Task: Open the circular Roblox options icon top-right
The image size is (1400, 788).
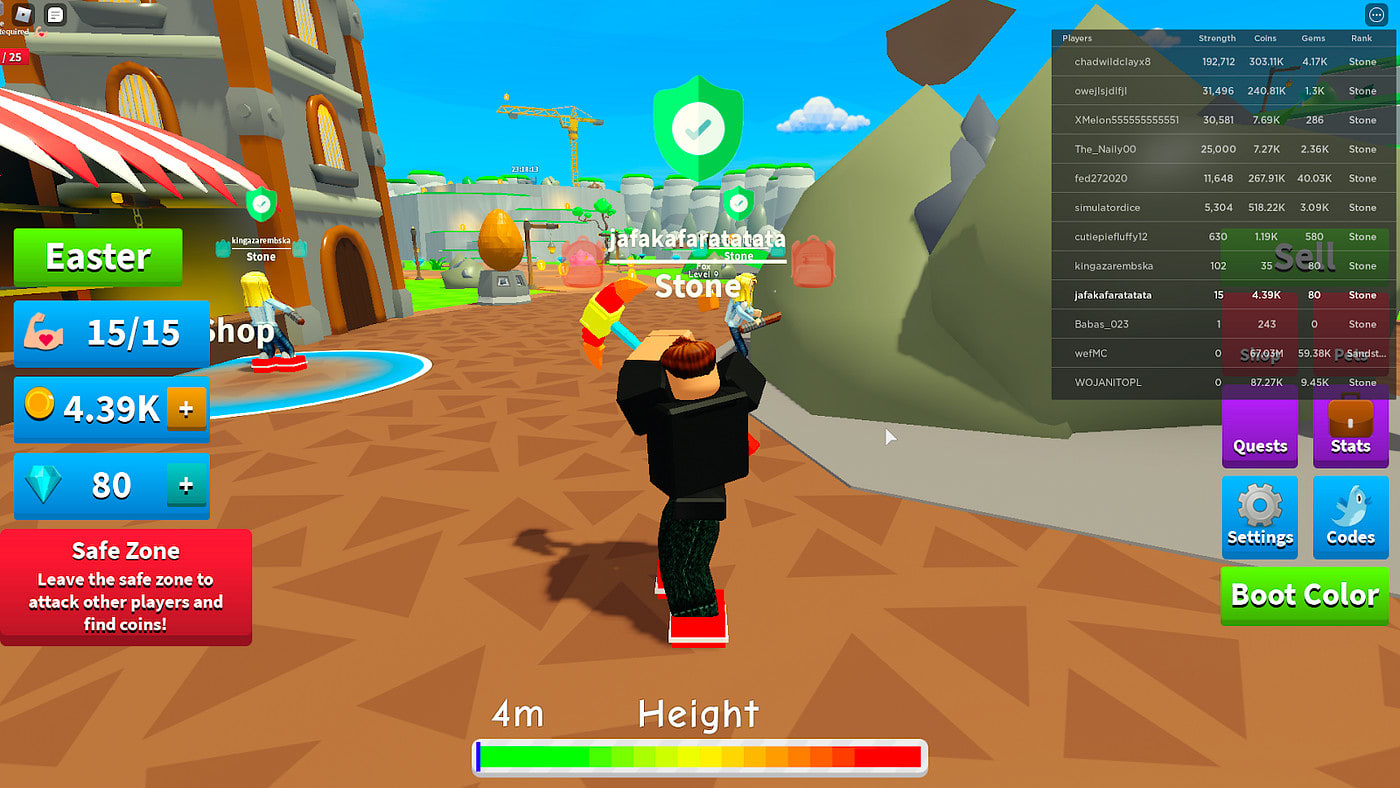Action: click(x=1376, y=14)
